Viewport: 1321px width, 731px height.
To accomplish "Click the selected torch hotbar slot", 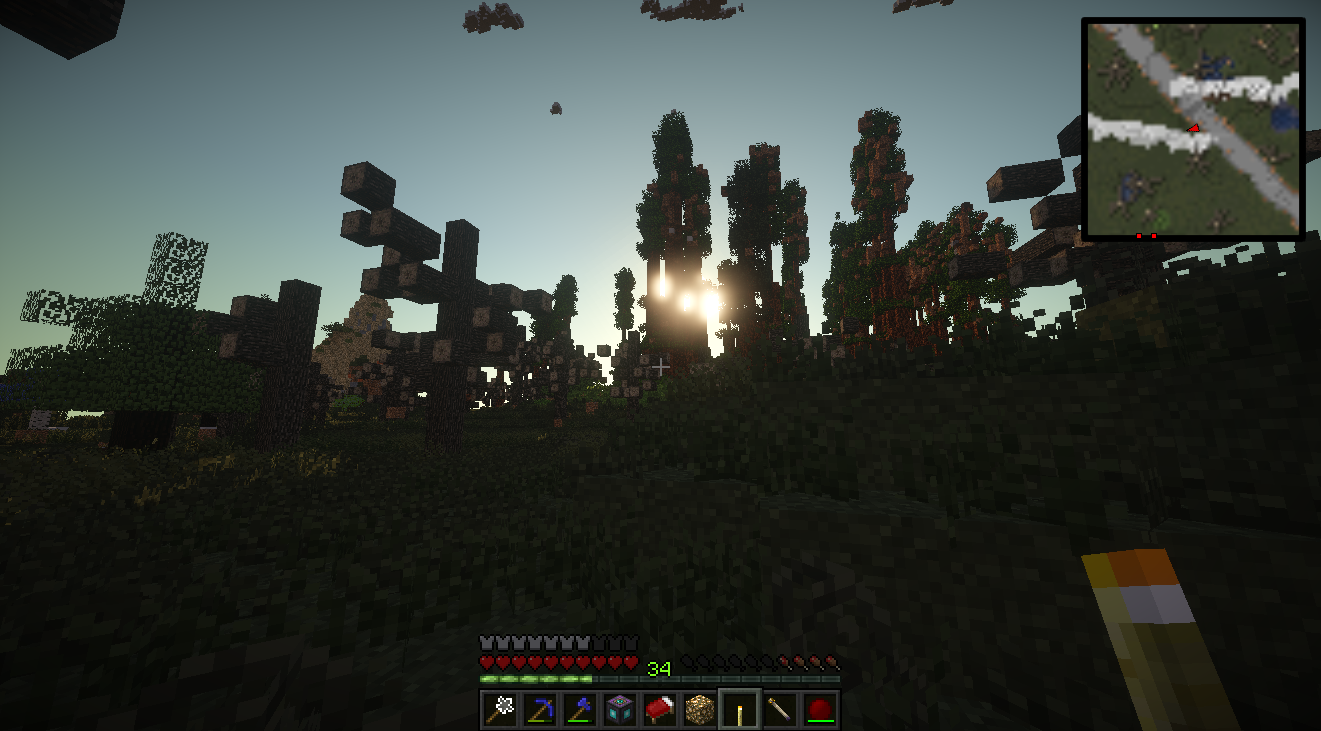I will pyautogui.click(x=740, y=710).
